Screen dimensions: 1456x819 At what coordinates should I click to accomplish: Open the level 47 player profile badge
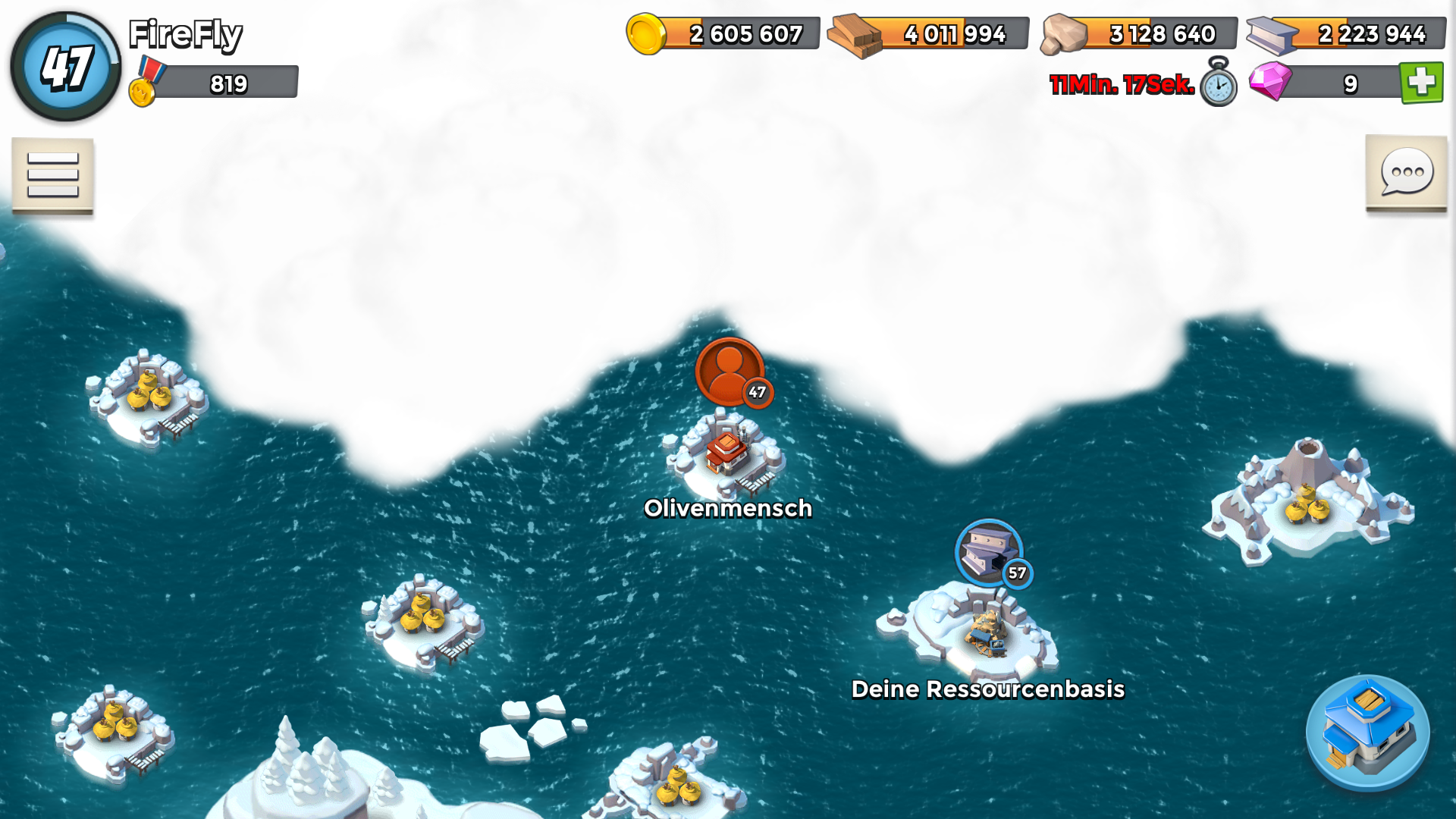(66, 67)
